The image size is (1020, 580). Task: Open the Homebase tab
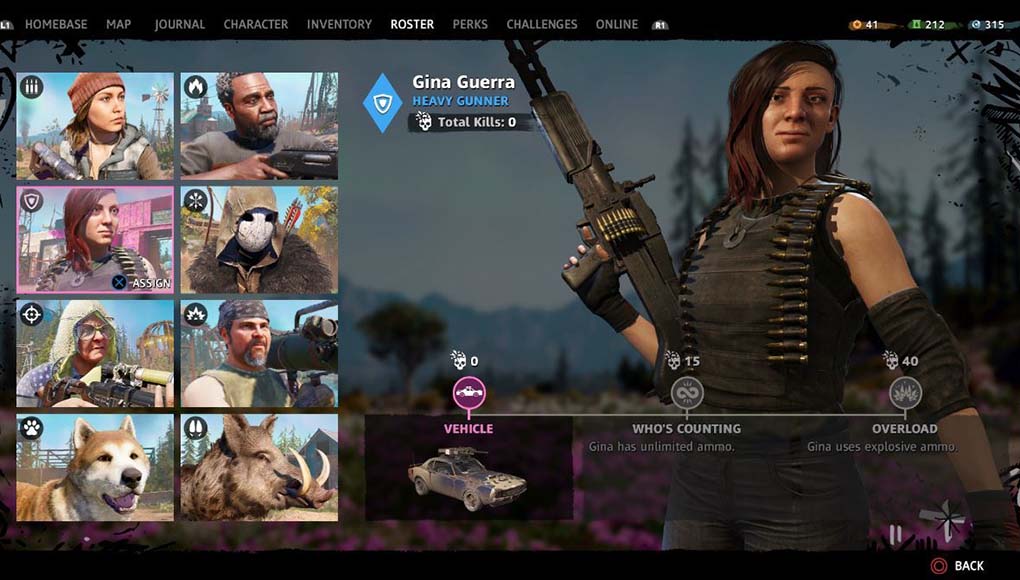(x=56, y=24)
